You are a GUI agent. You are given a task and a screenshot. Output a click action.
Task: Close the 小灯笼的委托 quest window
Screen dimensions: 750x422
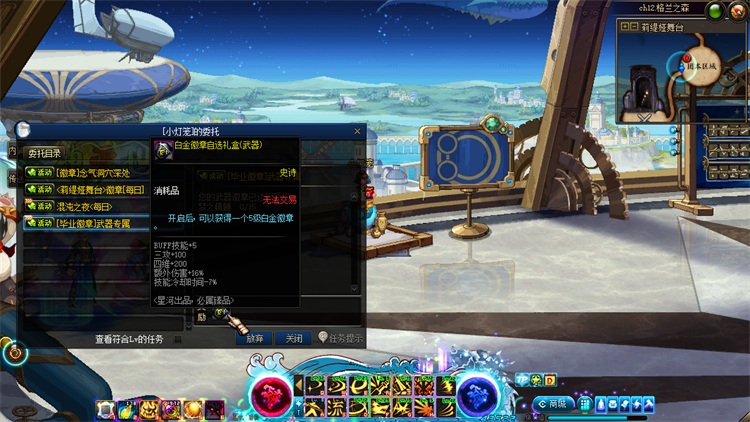[357, 131]
